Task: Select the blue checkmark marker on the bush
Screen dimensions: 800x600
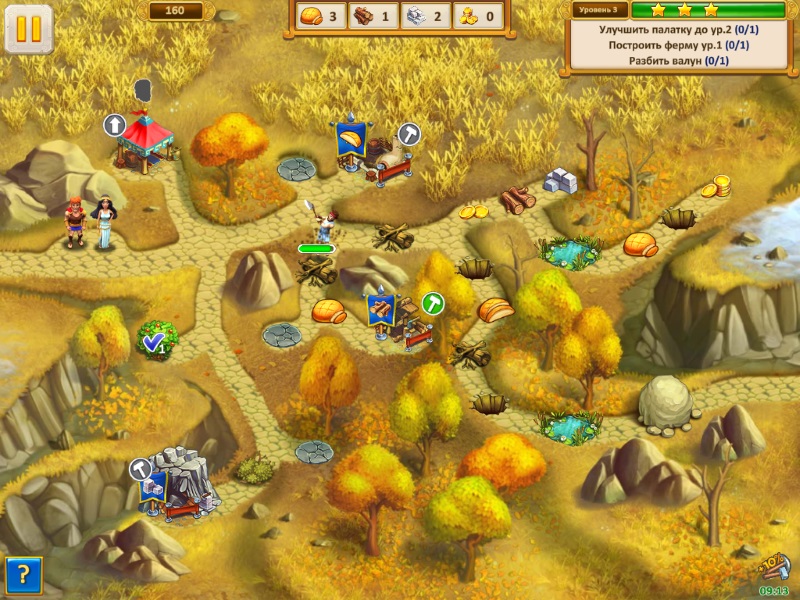Action: [153, 343]
